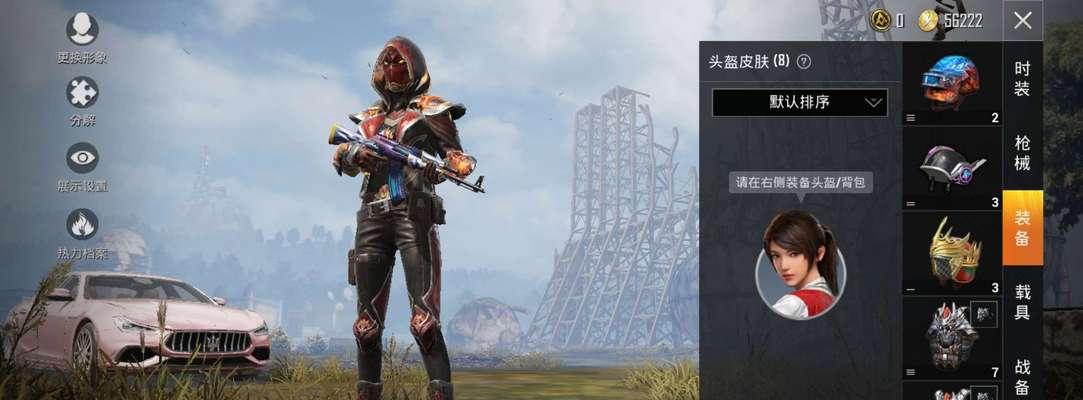Switch to the 载具 tab
This screenshot has height=400, width=1083.
click(x=1022, y=302)
